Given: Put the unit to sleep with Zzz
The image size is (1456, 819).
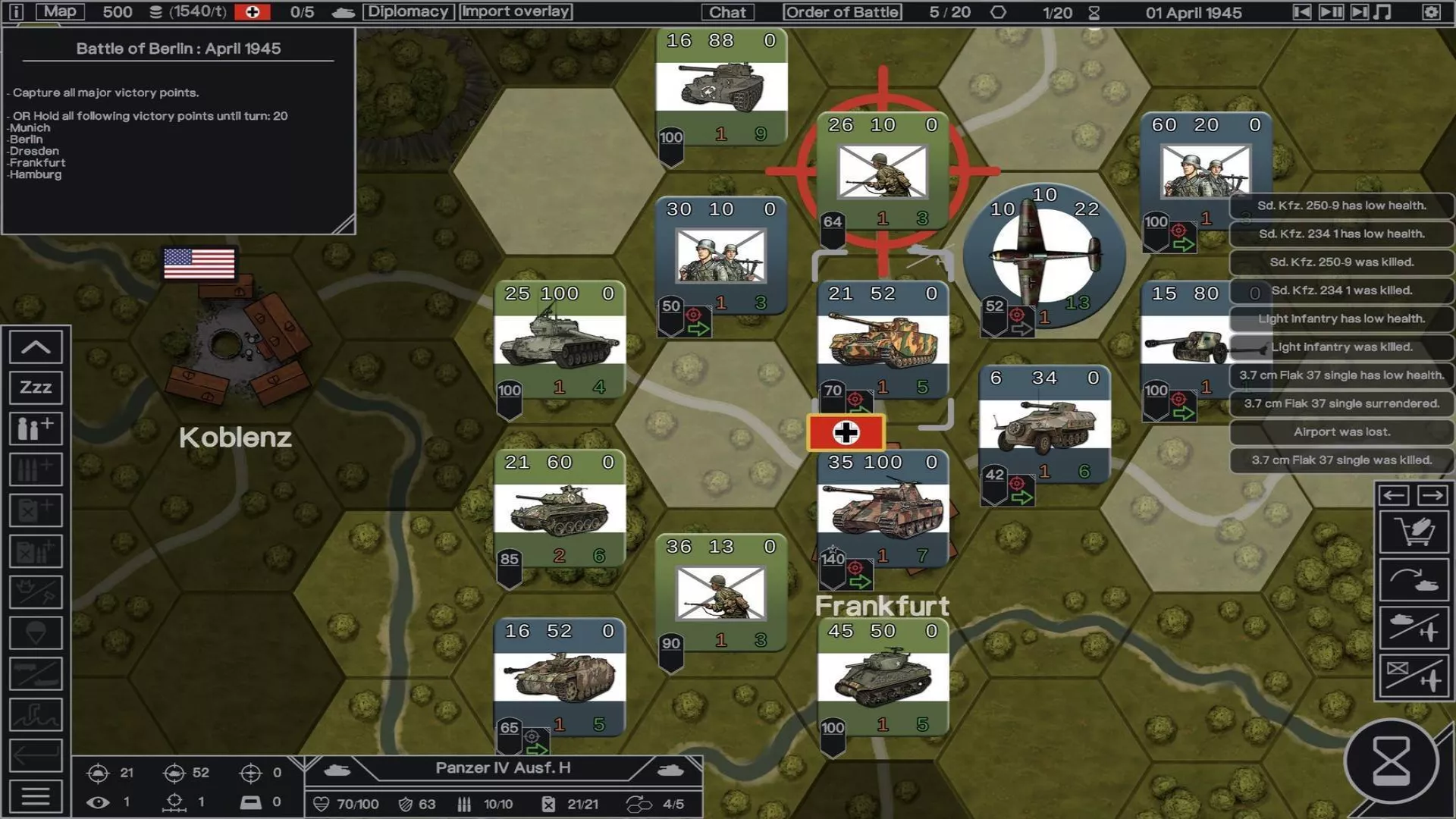Looking at the screenshot, I should (x=36, y=388).
